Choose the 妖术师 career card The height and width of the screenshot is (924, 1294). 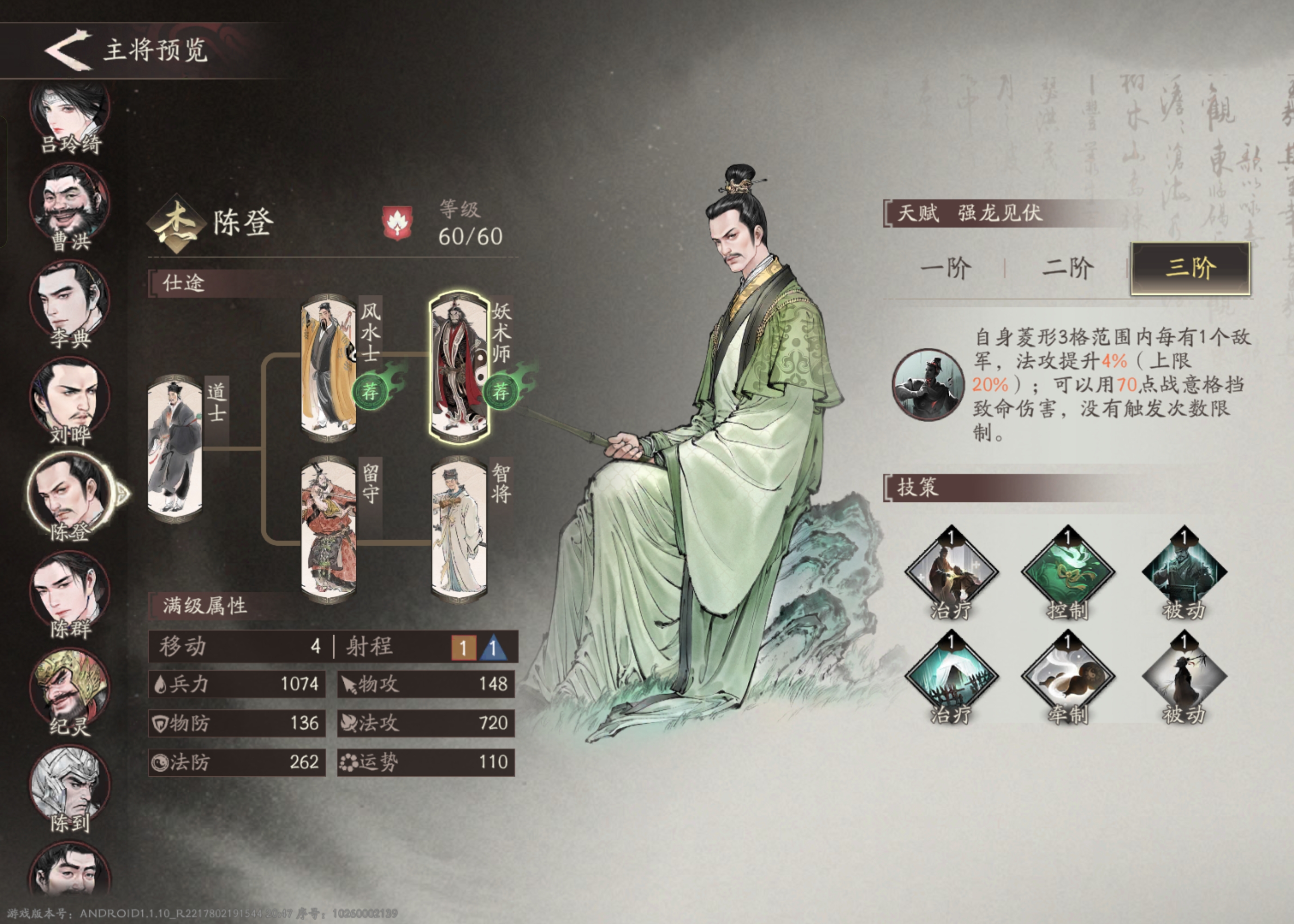[x=458, y=368]
